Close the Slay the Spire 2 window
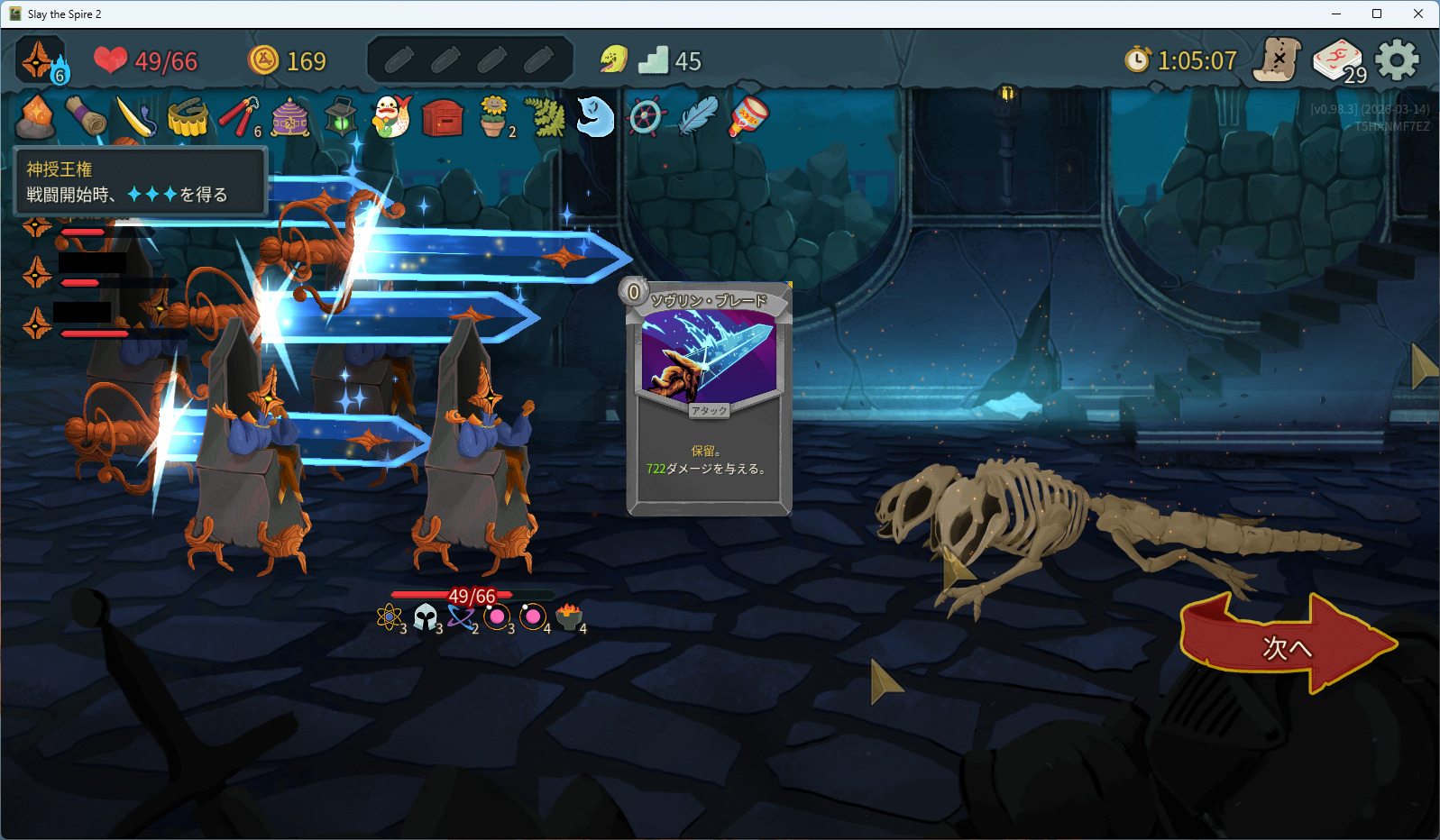1440x840 pixels. click(x=1417, y=14)
